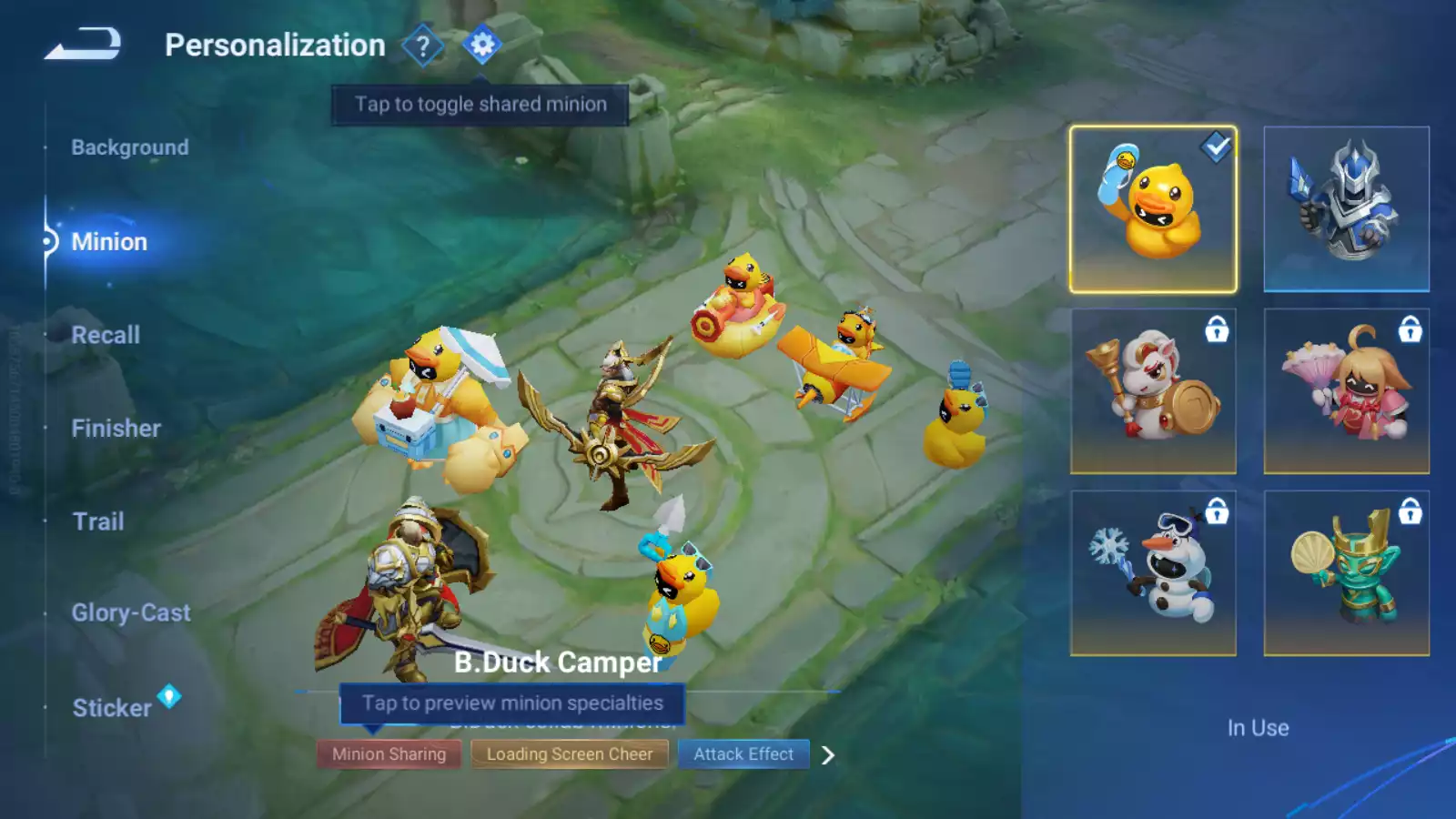
Task: Toggle shared minion with gear icon
Action: pos(481,45)
